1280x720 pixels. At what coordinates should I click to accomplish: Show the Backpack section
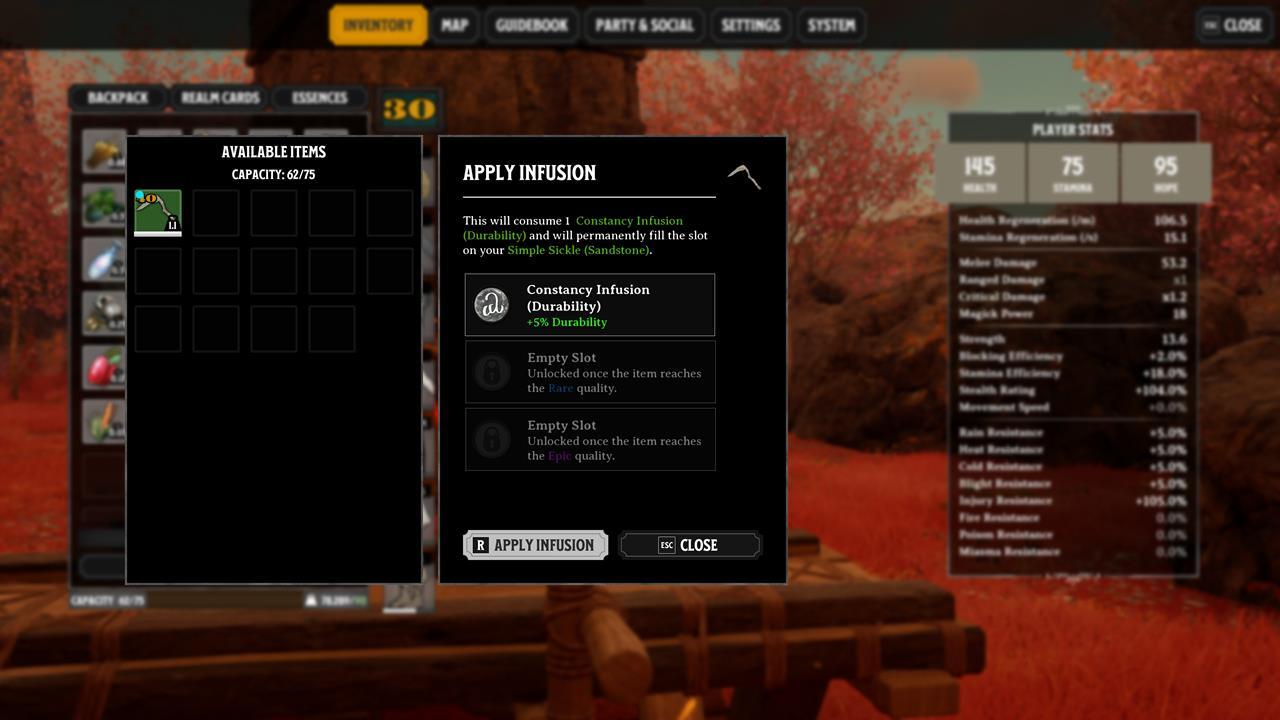tap(117, 98)
